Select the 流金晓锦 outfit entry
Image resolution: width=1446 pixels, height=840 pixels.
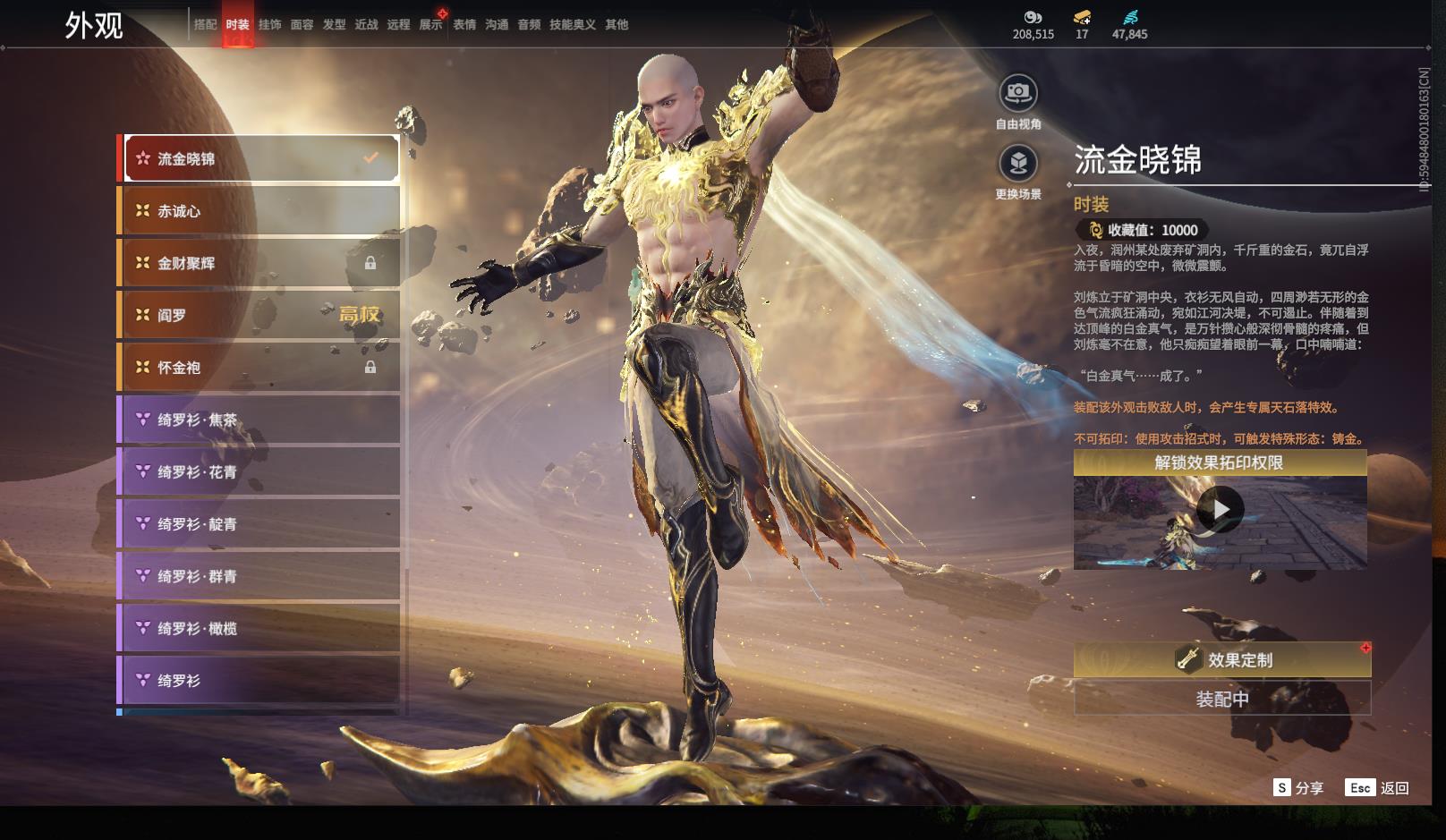pyautogui.click(x=259, y=159)
